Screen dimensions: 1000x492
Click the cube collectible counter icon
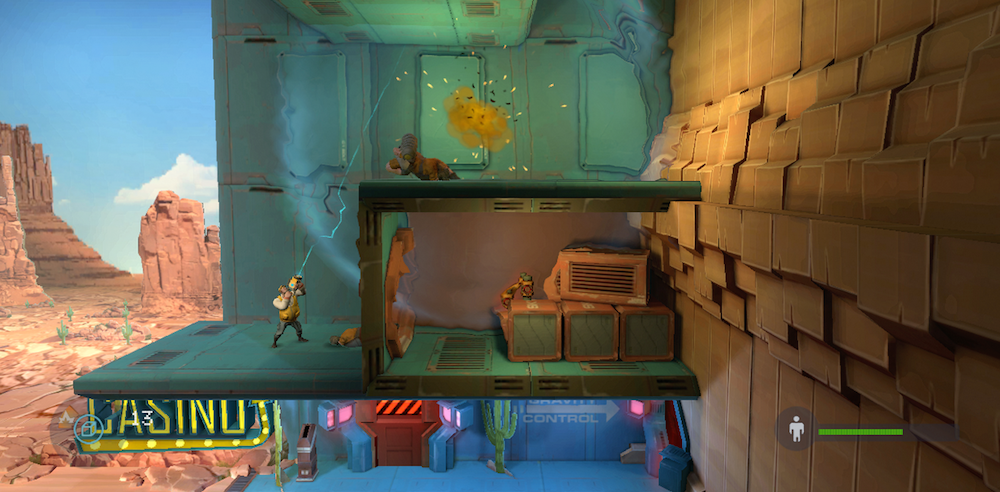(x=88, y=427)
